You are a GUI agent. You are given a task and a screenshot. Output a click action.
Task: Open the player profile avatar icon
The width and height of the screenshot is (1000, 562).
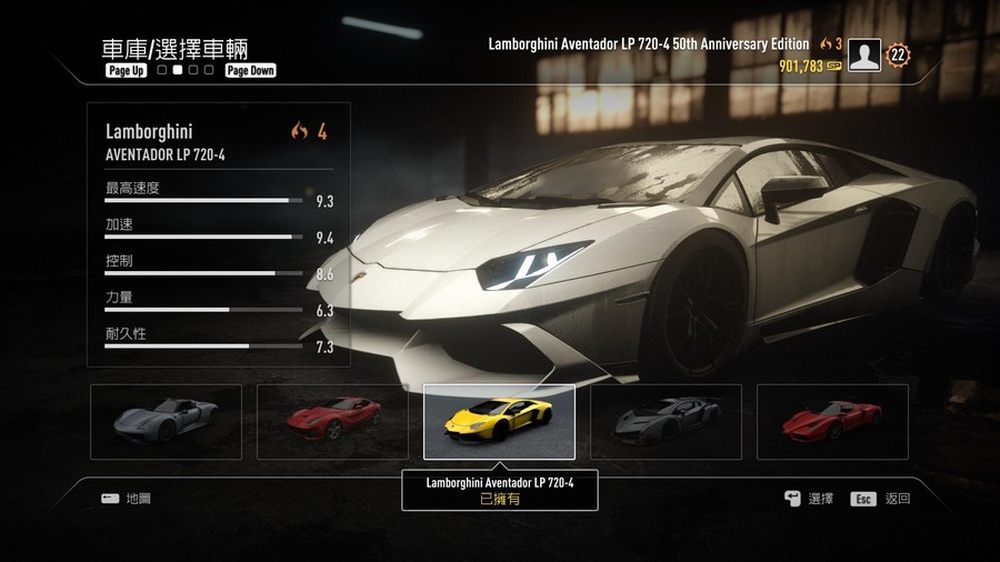pos(863,56)
